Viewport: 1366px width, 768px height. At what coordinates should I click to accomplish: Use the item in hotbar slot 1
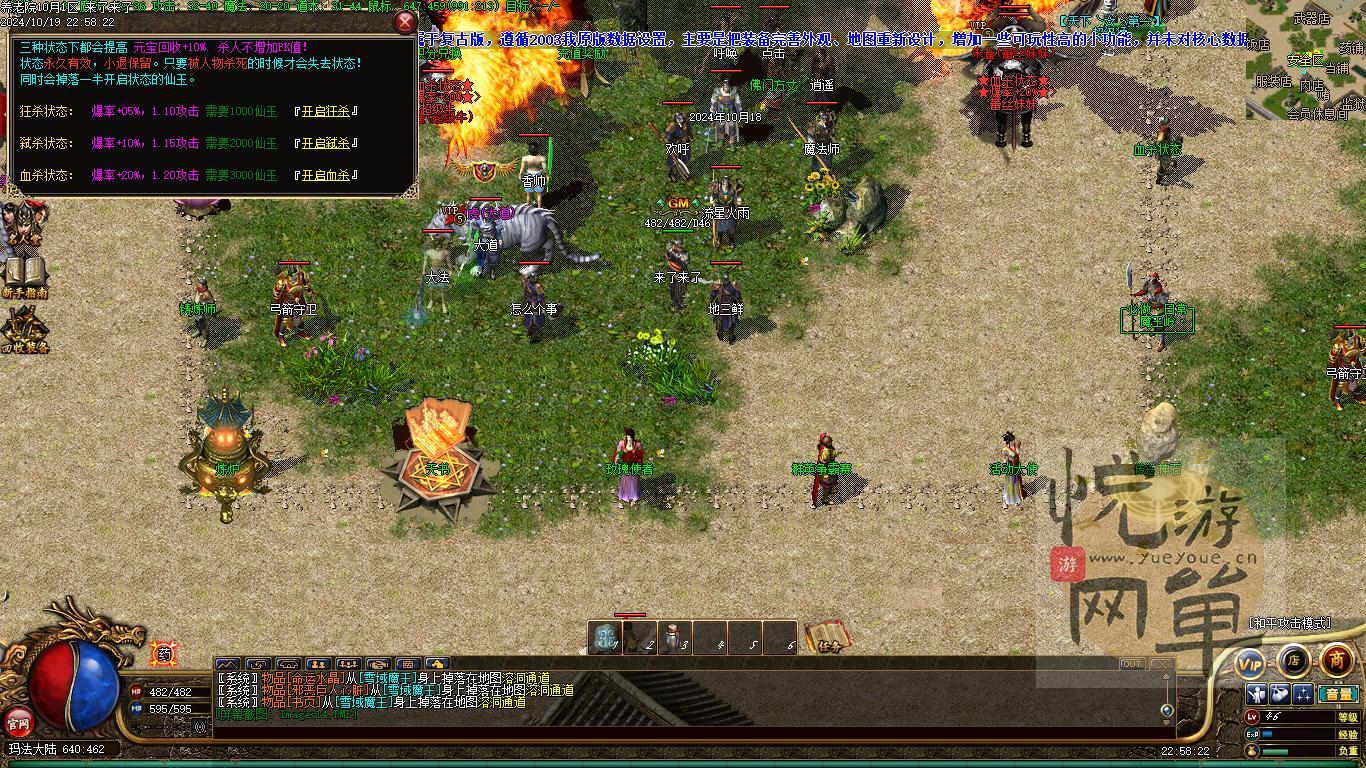(605, 638)
